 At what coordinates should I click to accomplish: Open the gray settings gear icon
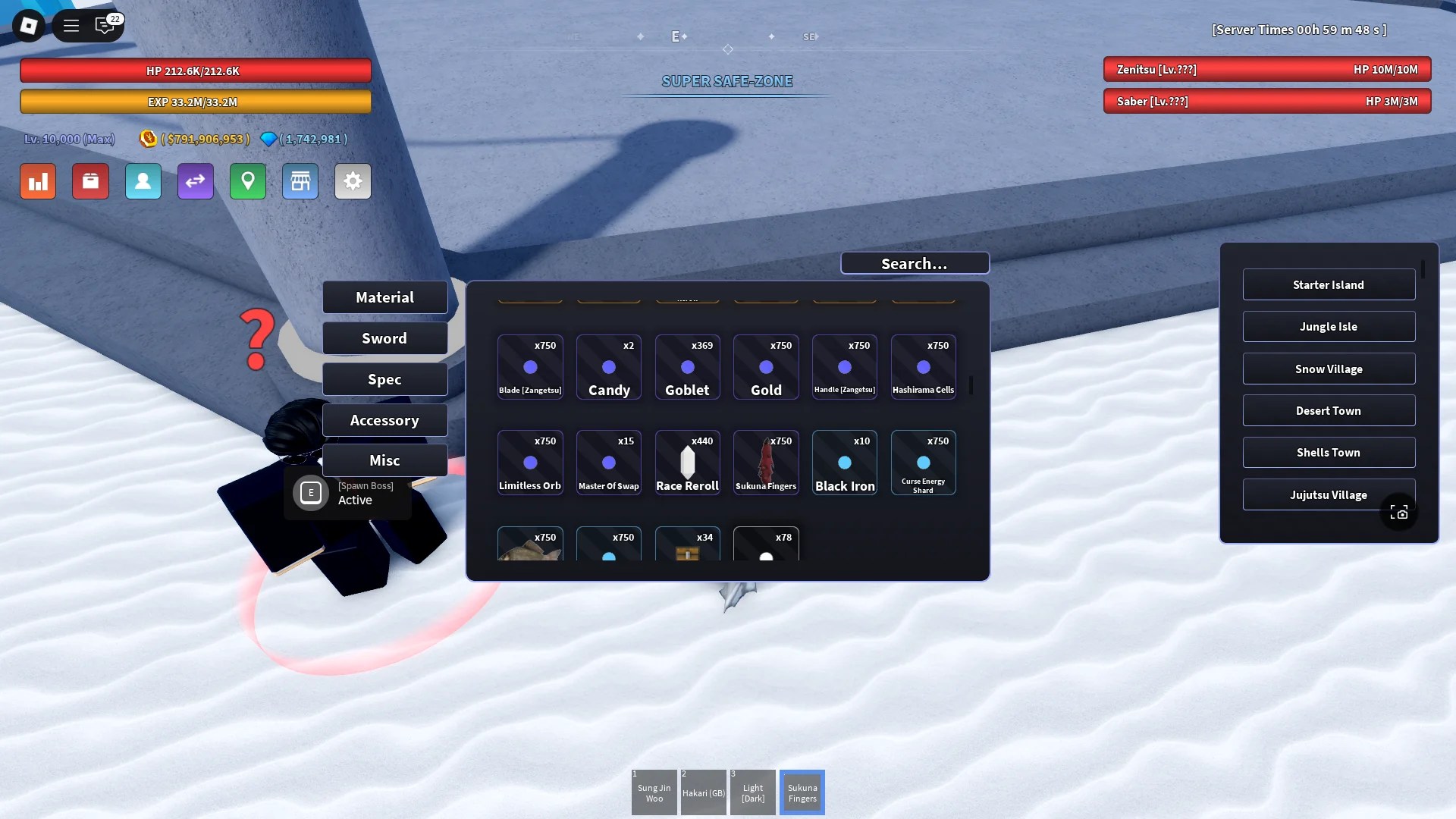tap(352, 181)
